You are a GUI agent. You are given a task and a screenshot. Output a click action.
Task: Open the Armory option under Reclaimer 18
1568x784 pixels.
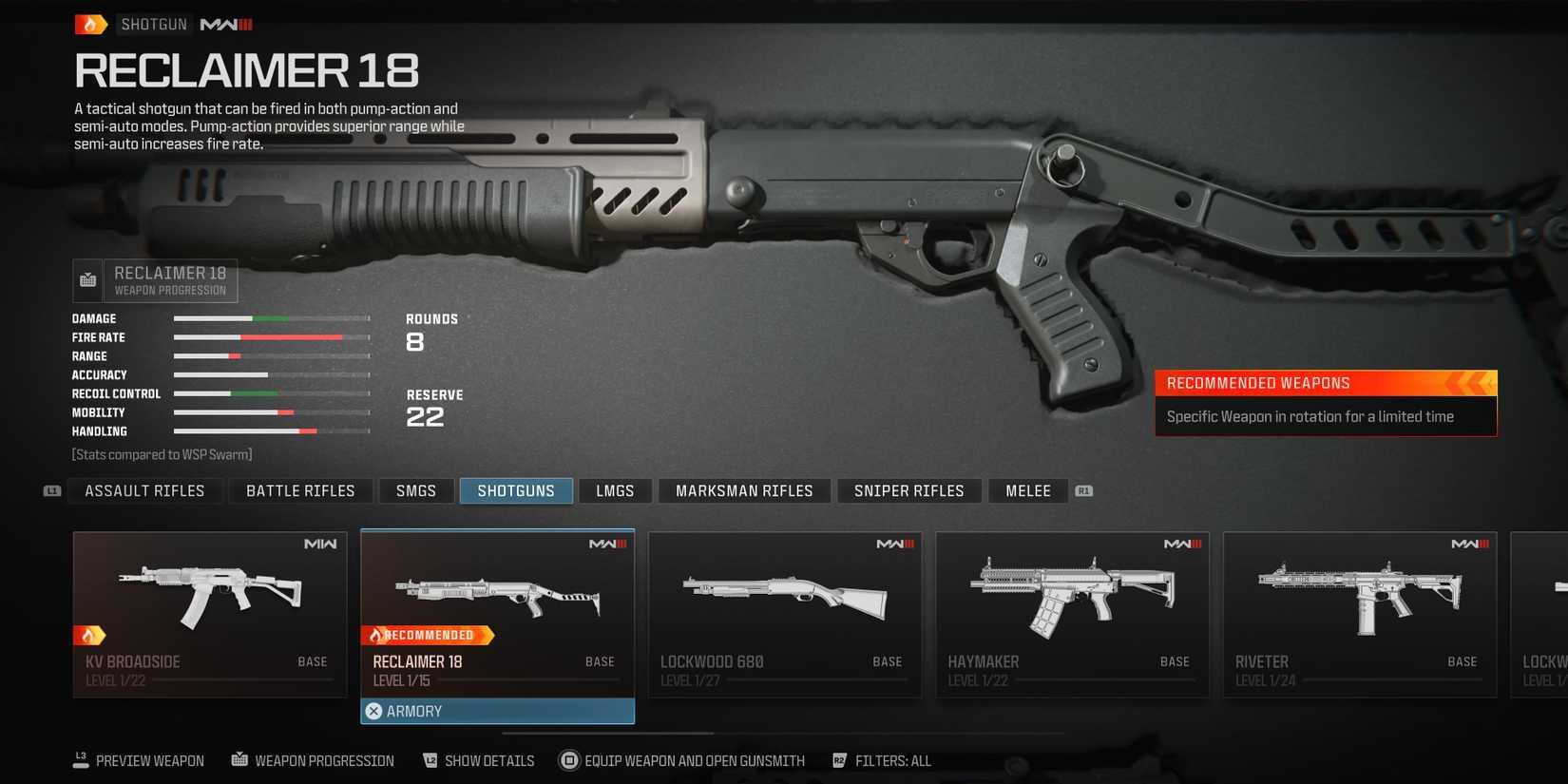click(497, 711)
